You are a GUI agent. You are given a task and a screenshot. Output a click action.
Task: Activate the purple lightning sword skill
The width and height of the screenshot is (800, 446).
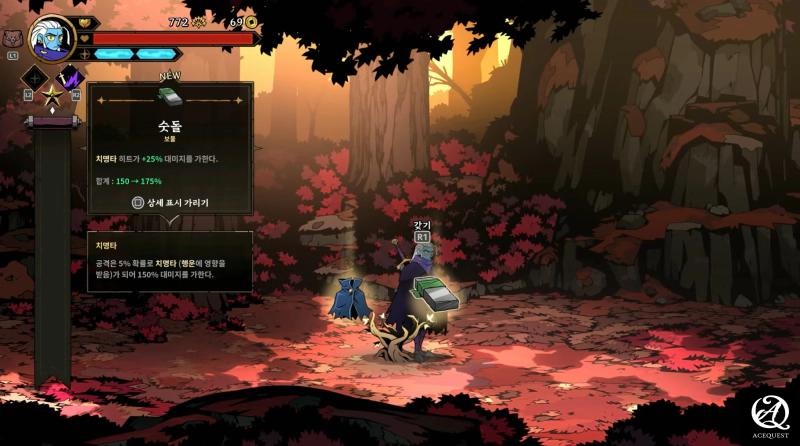click(x=71, y=77)
